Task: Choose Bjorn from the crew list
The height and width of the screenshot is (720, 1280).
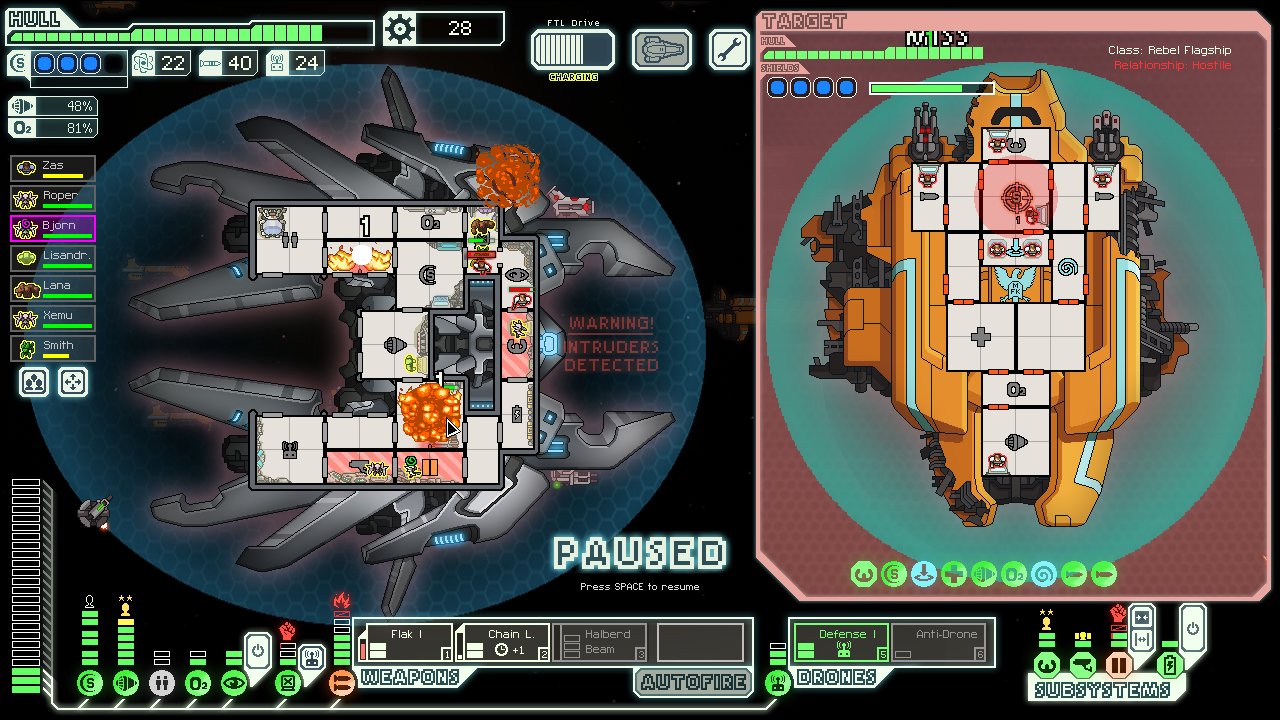Action: coord(53,228)
